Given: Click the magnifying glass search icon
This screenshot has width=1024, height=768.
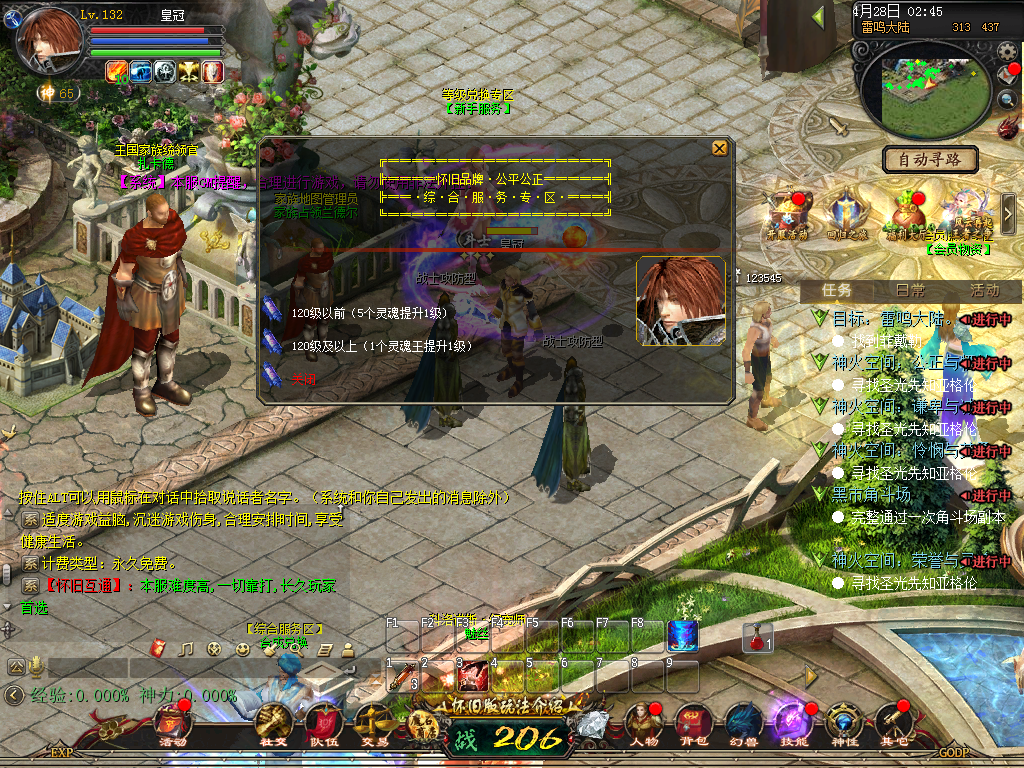Looking at the screenshot, I should click(1007, 100).
